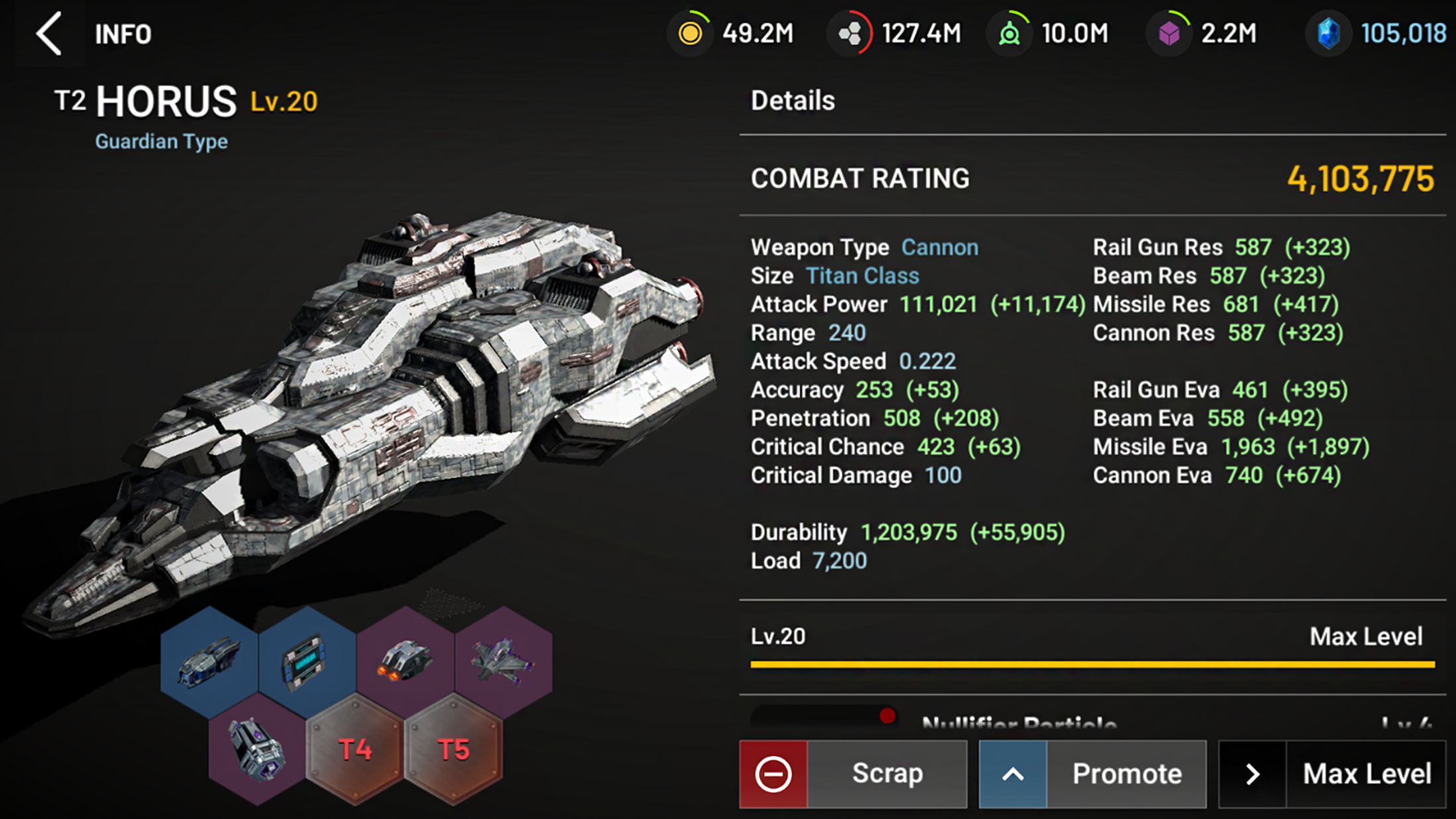The width and height of the screenshot is (1456, 819).
Task: Go back using the INFO back arrow
Action: [50, 33]
